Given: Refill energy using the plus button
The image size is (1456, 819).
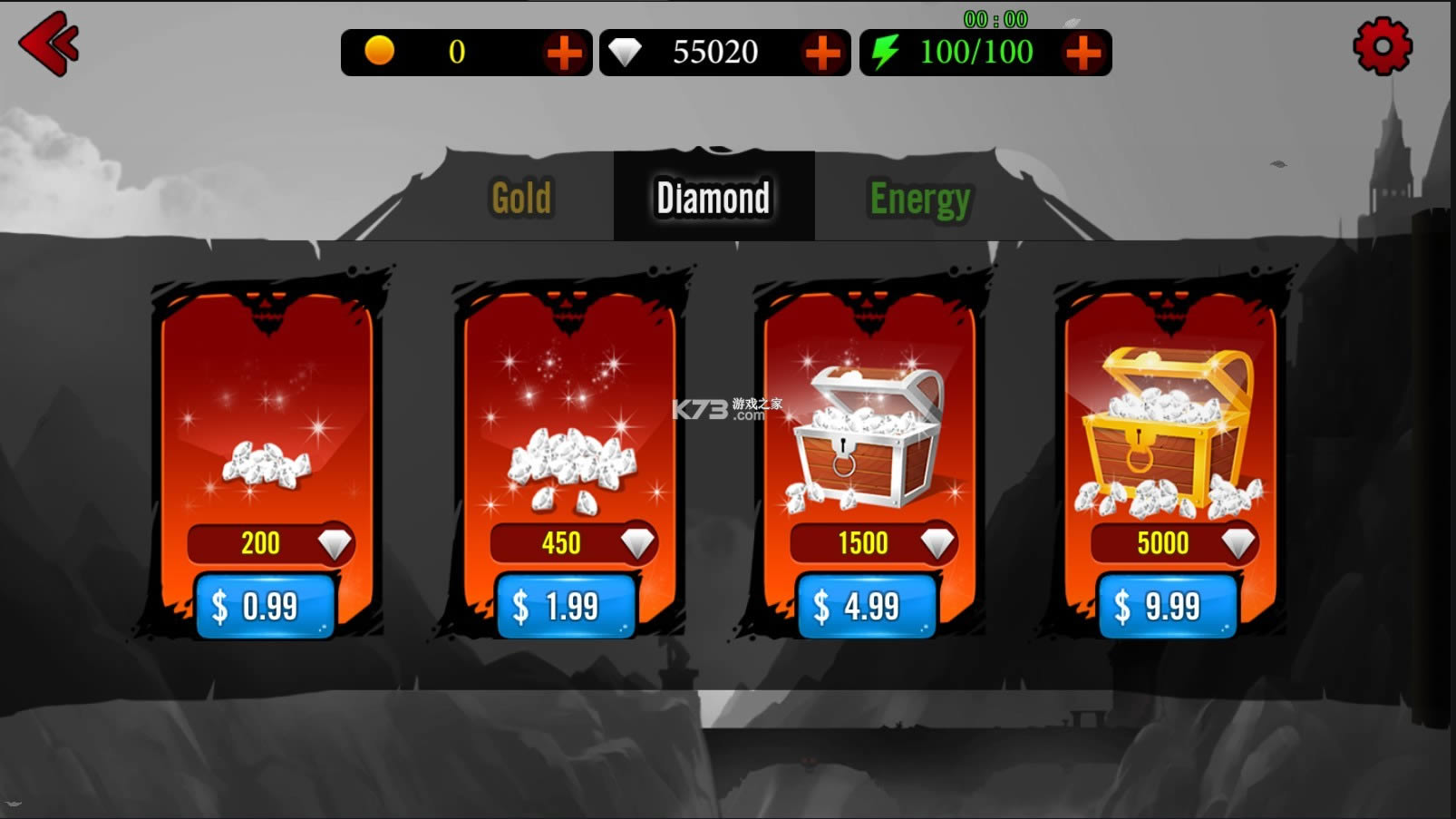Looking at the screenshot, I should click(x=1083, y=53).
